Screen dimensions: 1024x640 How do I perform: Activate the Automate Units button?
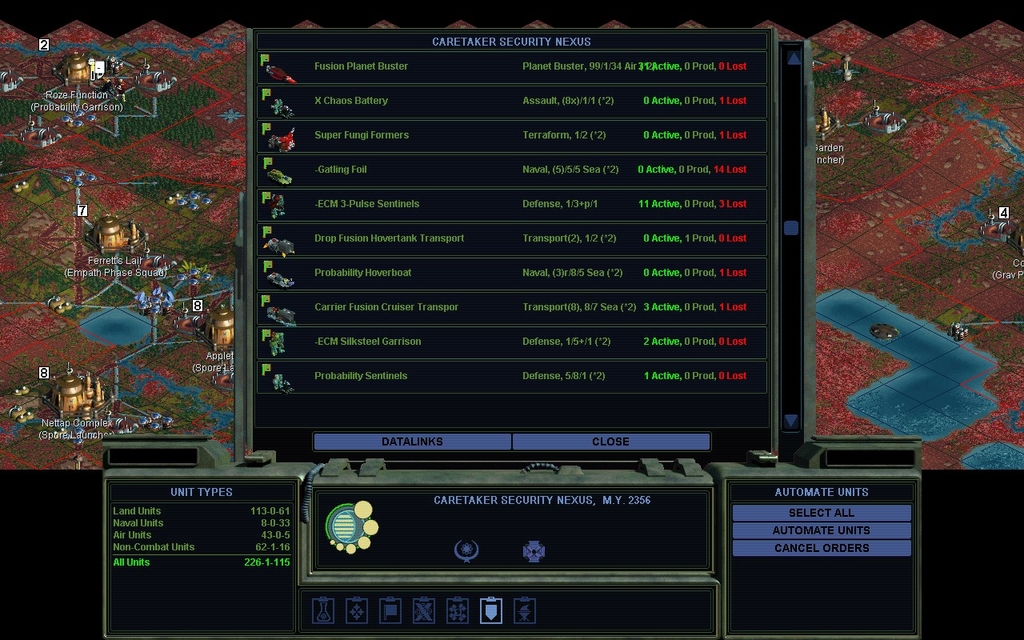[x=821, y=530]
